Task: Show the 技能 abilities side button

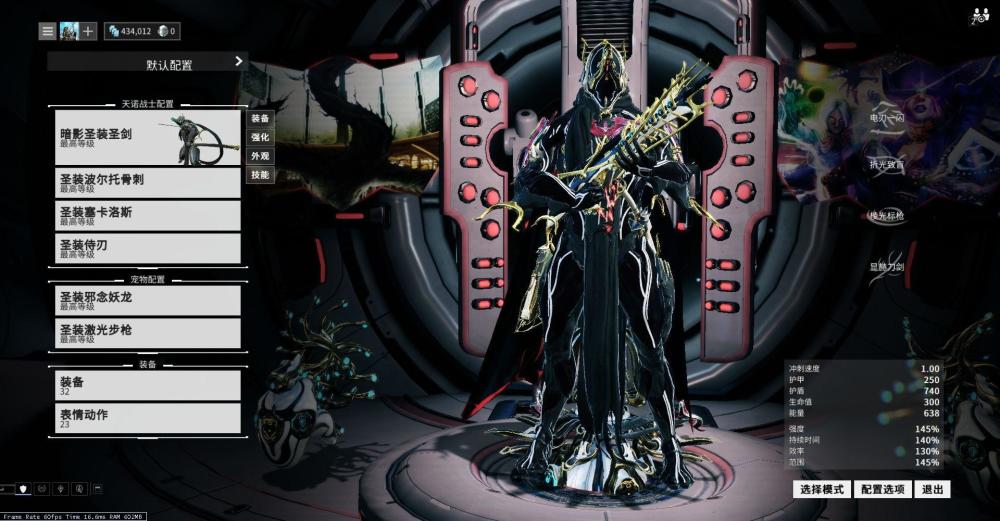Action: [260, 175]
